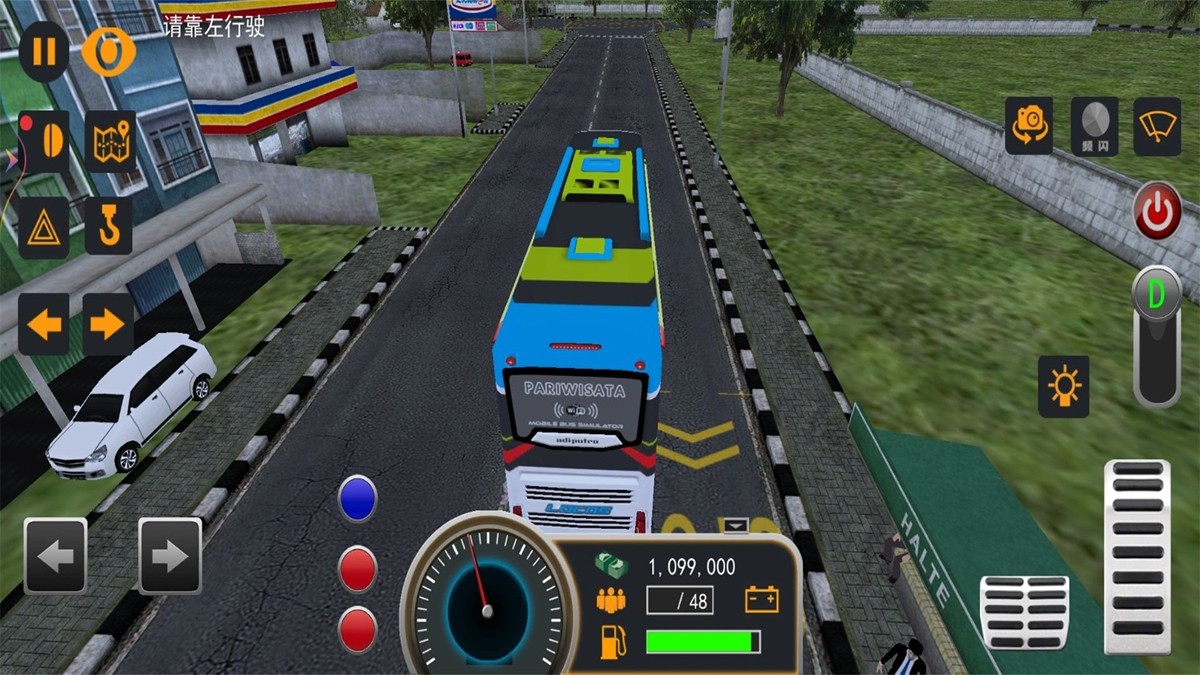Image resolution: width=1200 pixels, height=675 pixels.
Task: Toggle the hazard warning lights
Action: click(44, 228)
